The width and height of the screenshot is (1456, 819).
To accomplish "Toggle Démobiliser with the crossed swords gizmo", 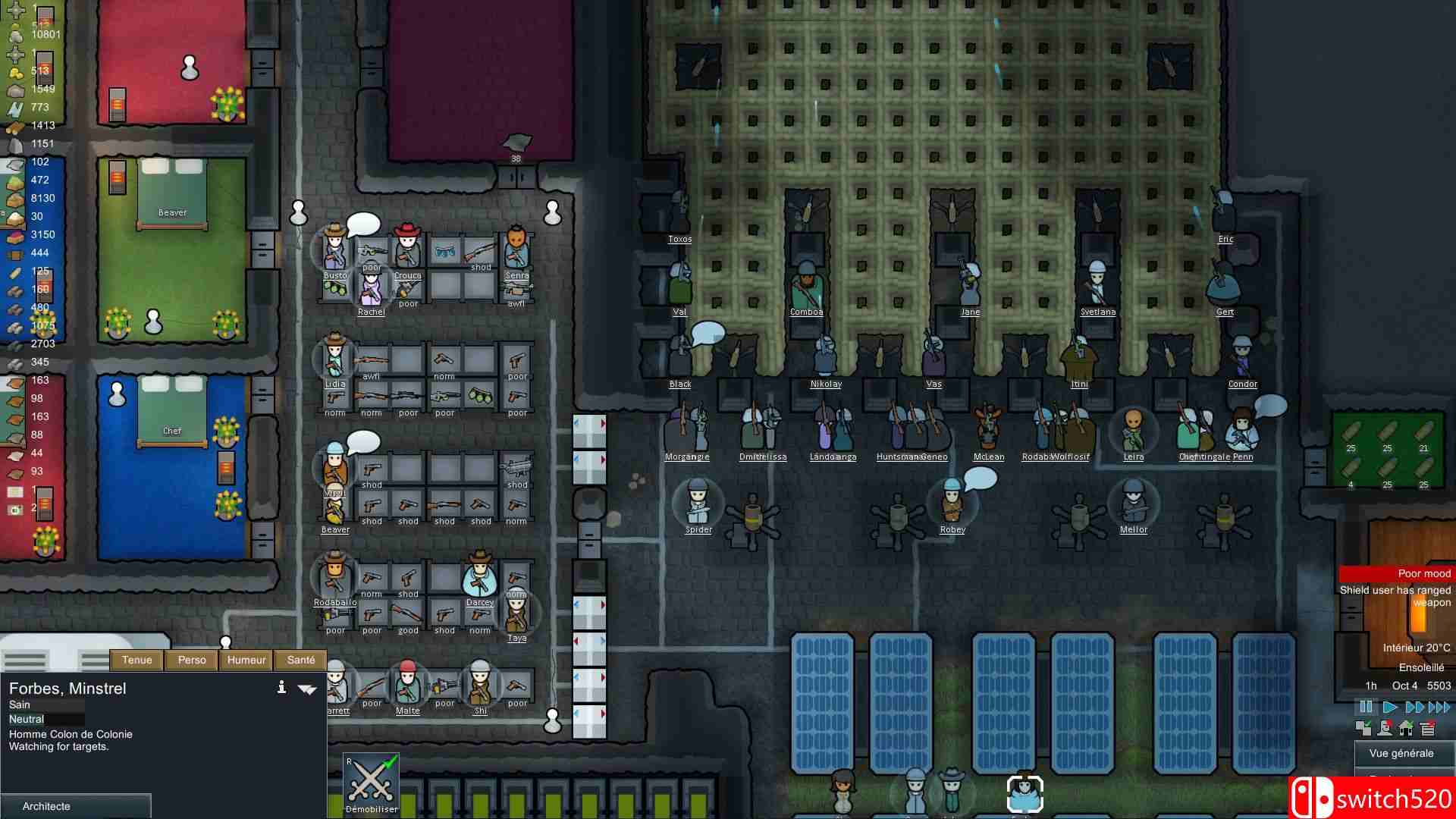I will tap(371, 780).
